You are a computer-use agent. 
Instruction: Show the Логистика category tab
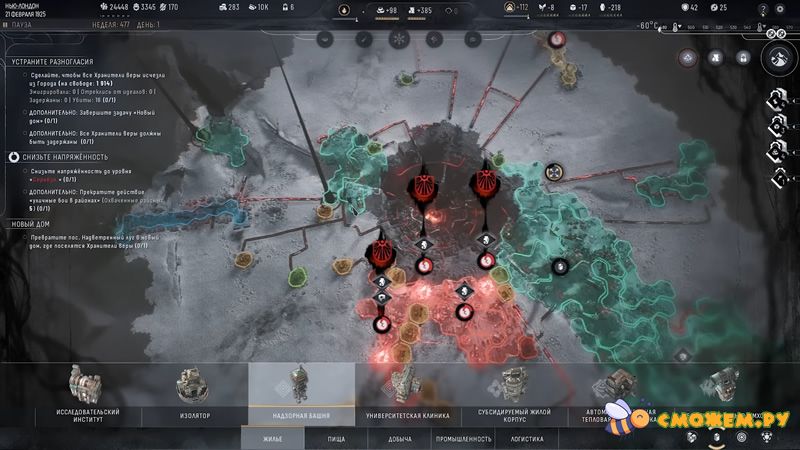tap(527, 438)
